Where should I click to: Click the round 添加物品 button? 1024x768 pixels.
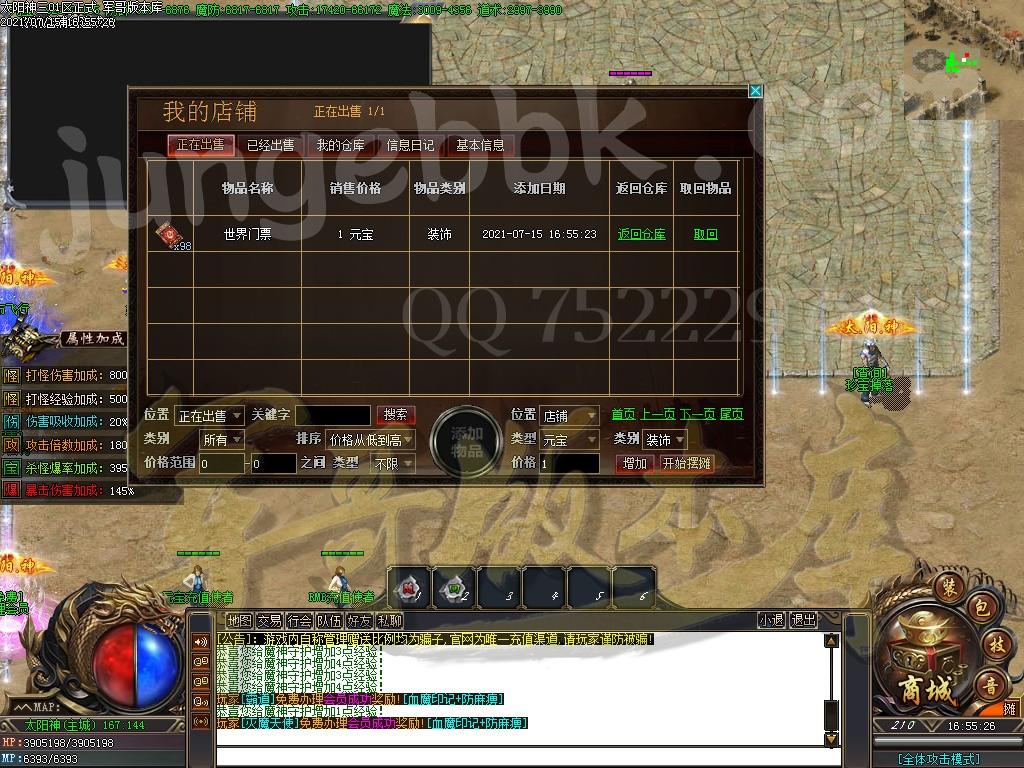tap(466, 441)
